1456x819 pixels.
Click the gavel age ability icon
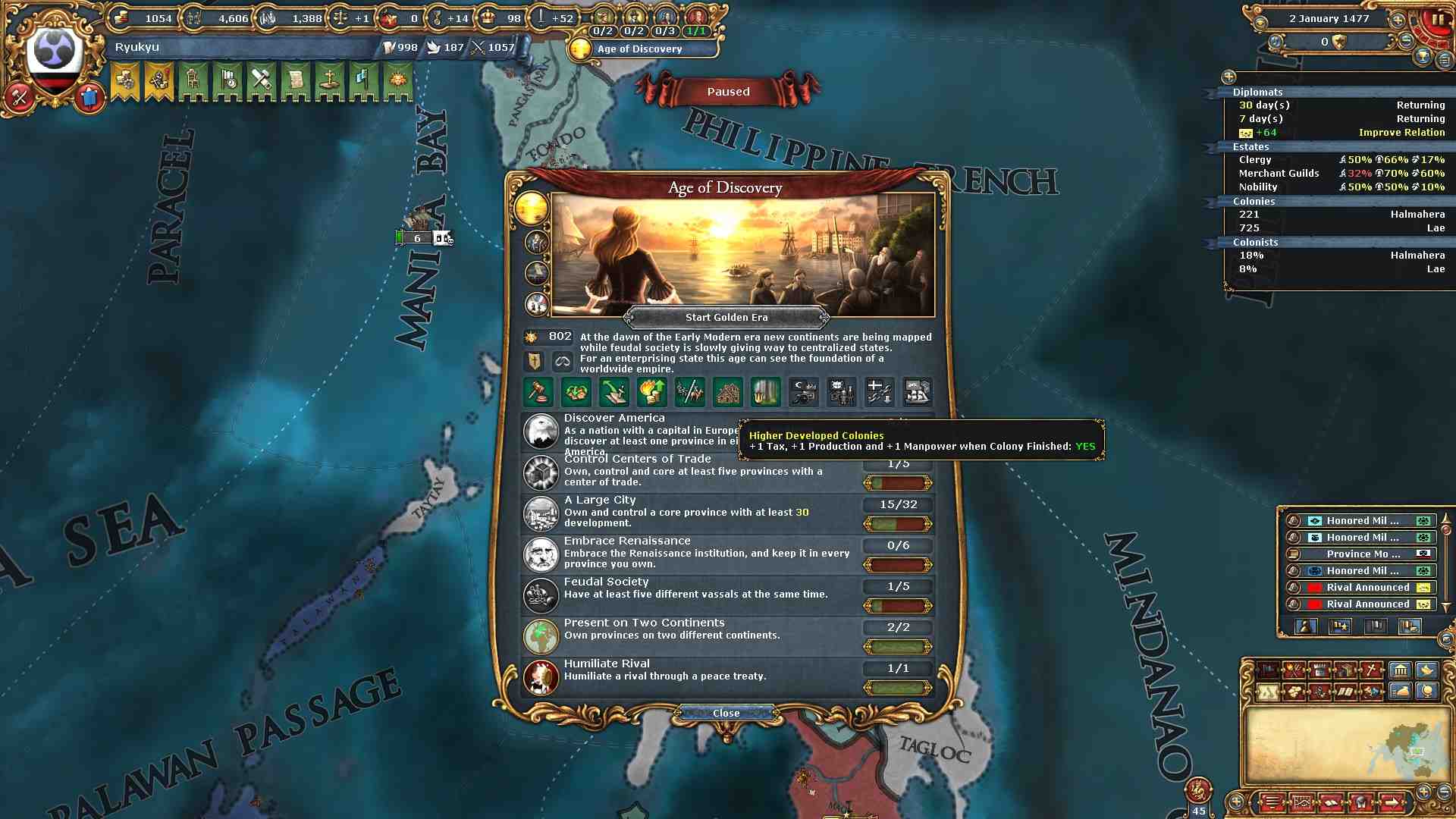pos(538,392)
